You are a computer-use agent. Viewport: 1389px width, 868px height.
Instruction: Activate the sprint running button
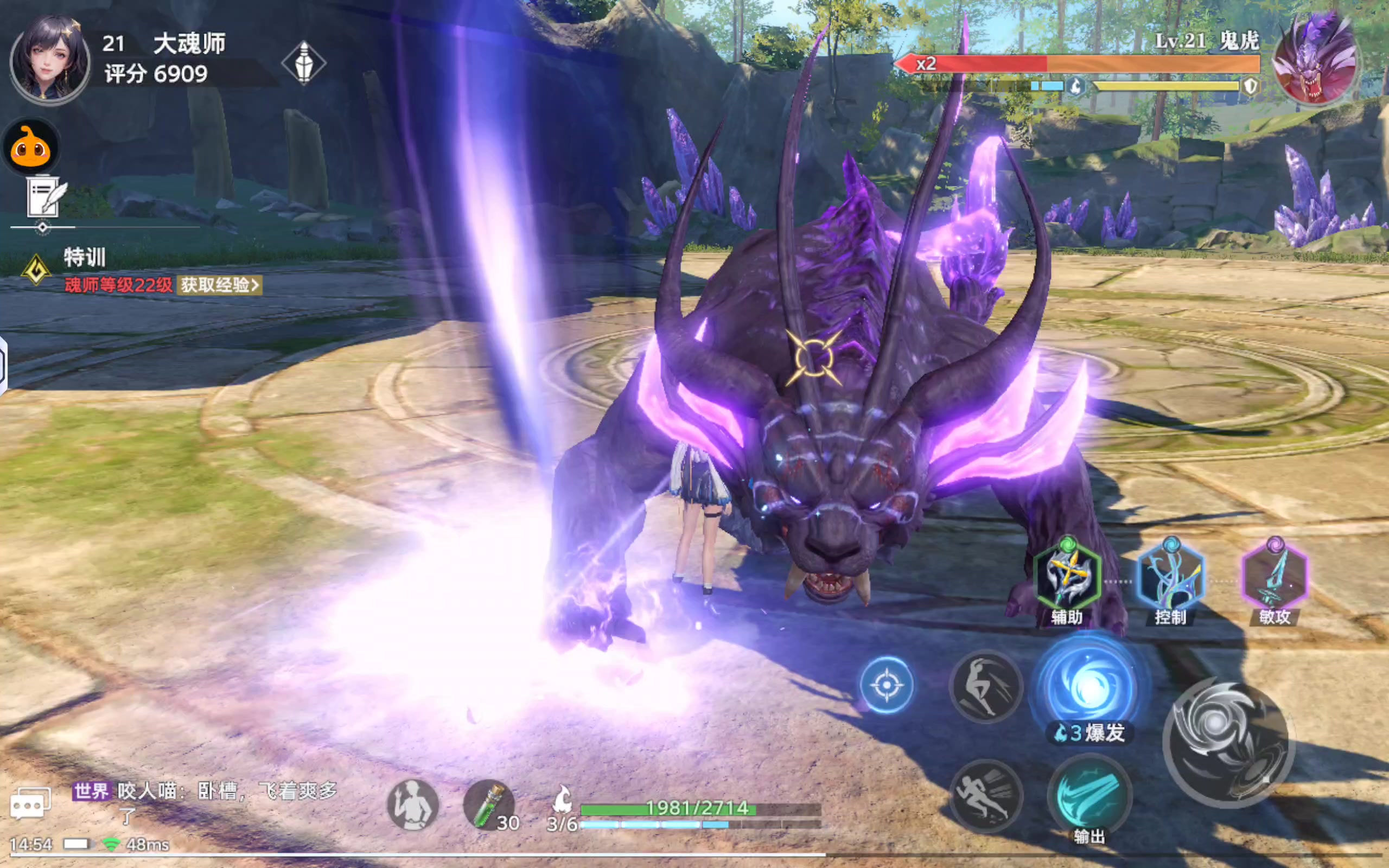pos(985,795)
